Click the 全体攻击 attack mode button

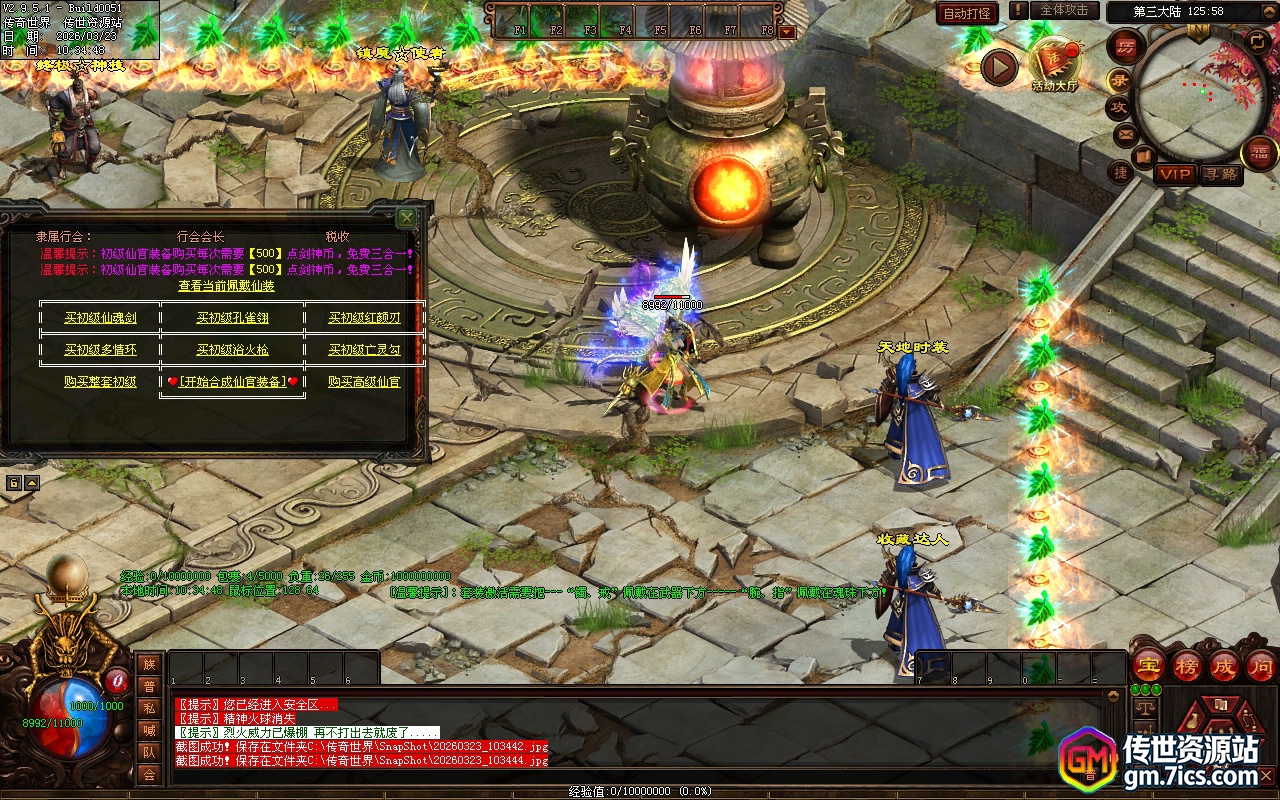click(x=1064, y=10)
